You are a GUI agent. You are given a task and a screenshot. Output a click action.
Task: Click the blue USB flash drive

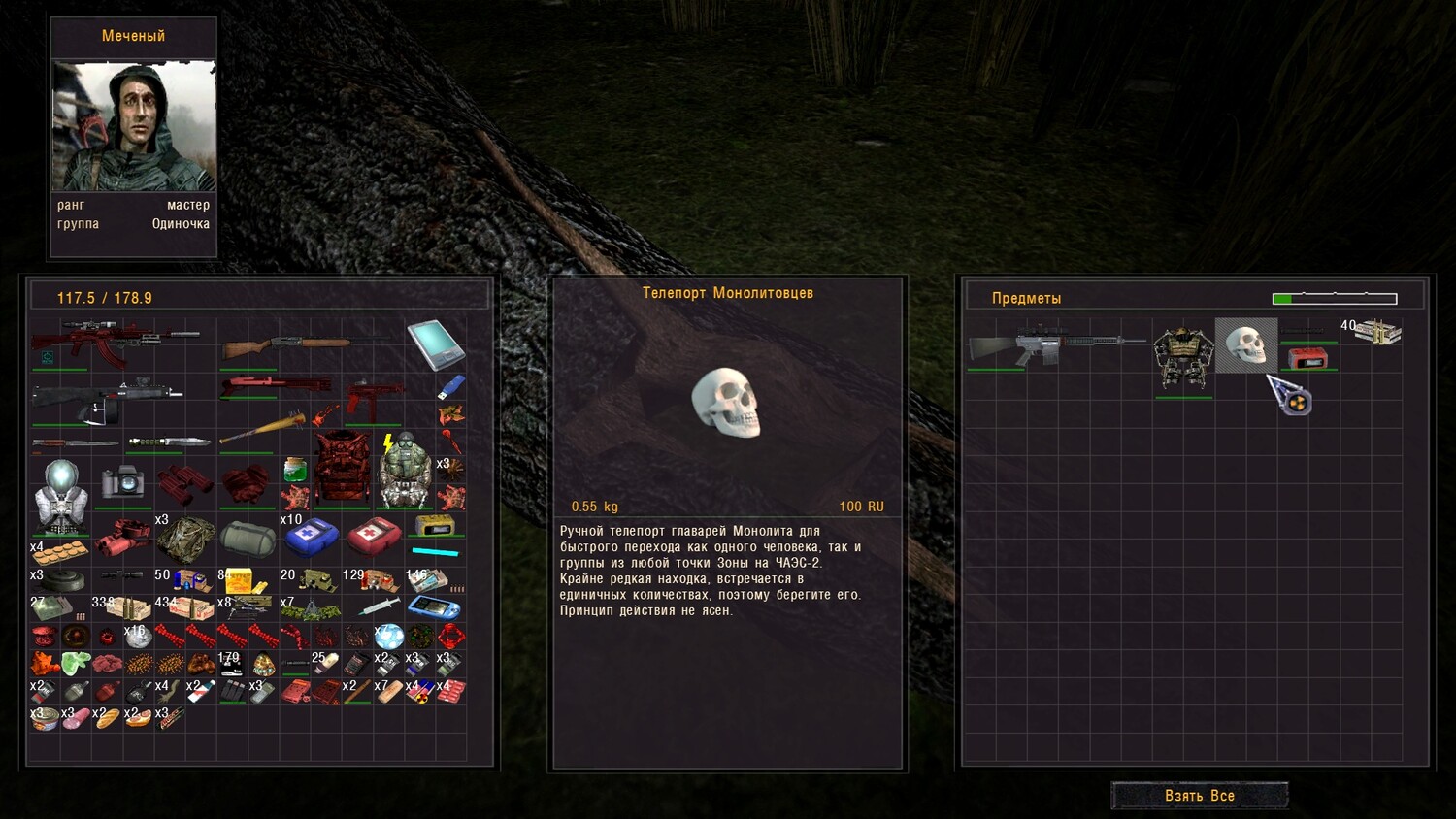click(450, 387)
